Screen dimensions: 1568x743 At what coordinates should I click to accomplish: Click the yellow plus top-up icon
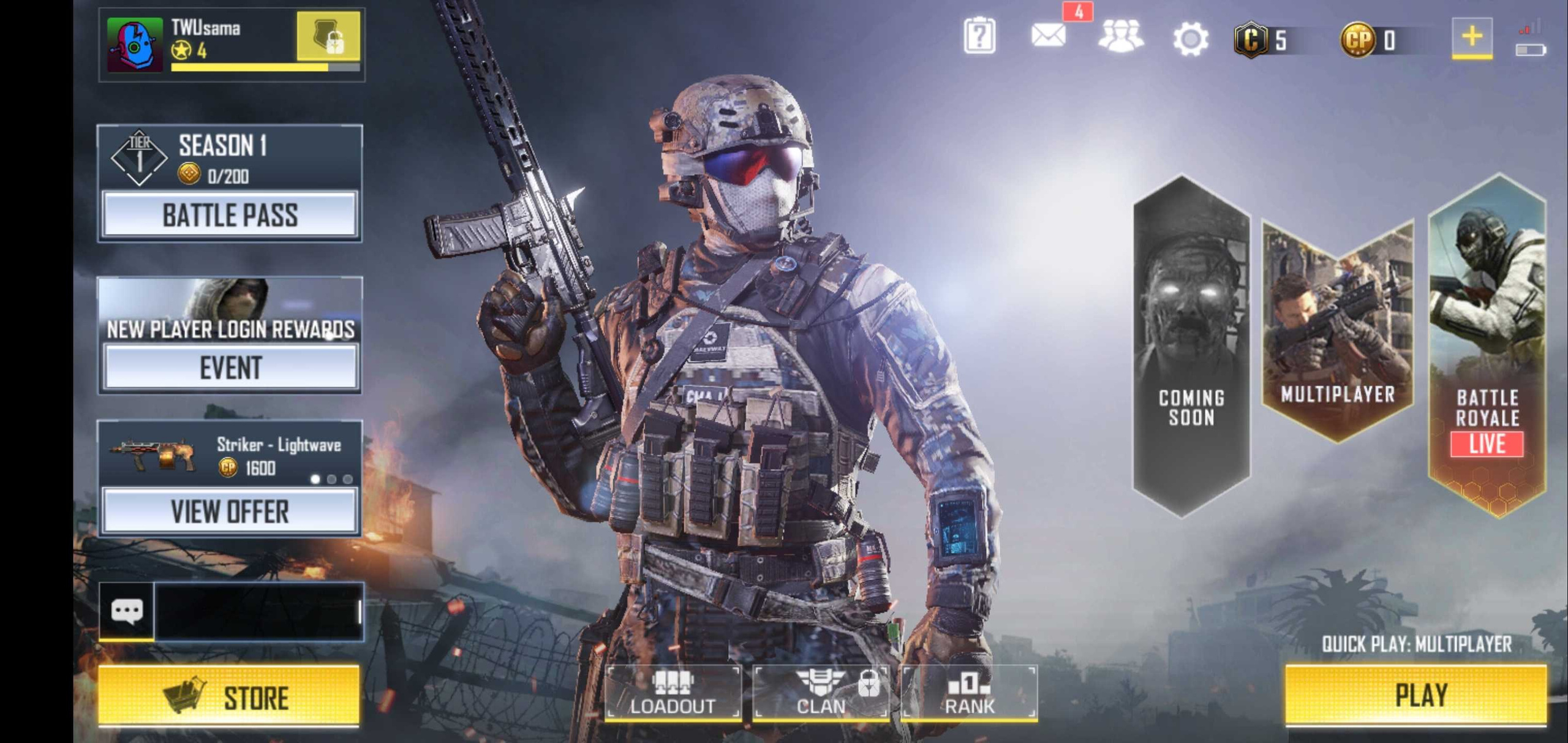[1472, 38]
